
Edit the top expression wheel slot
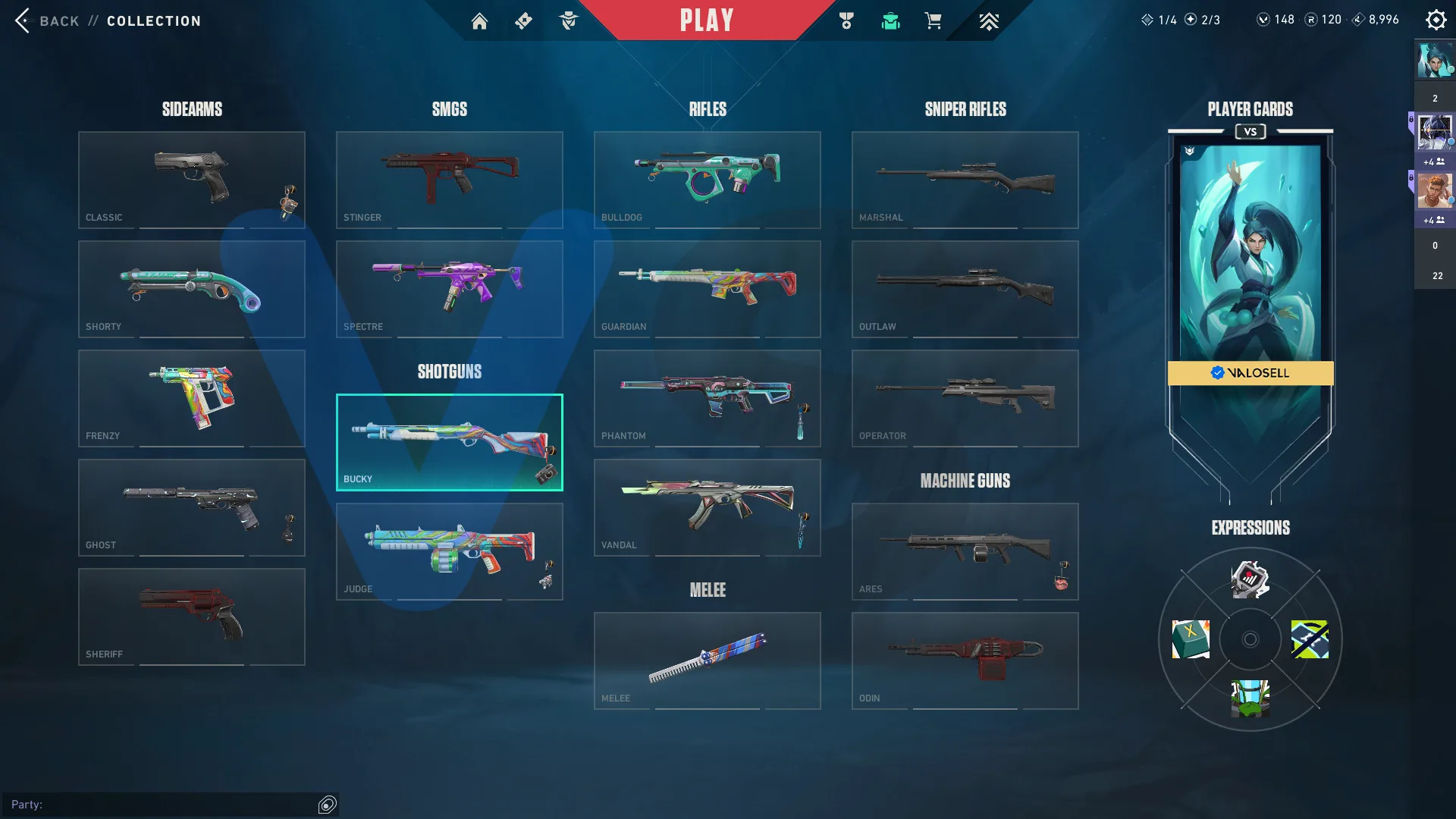coord(1250,580)
